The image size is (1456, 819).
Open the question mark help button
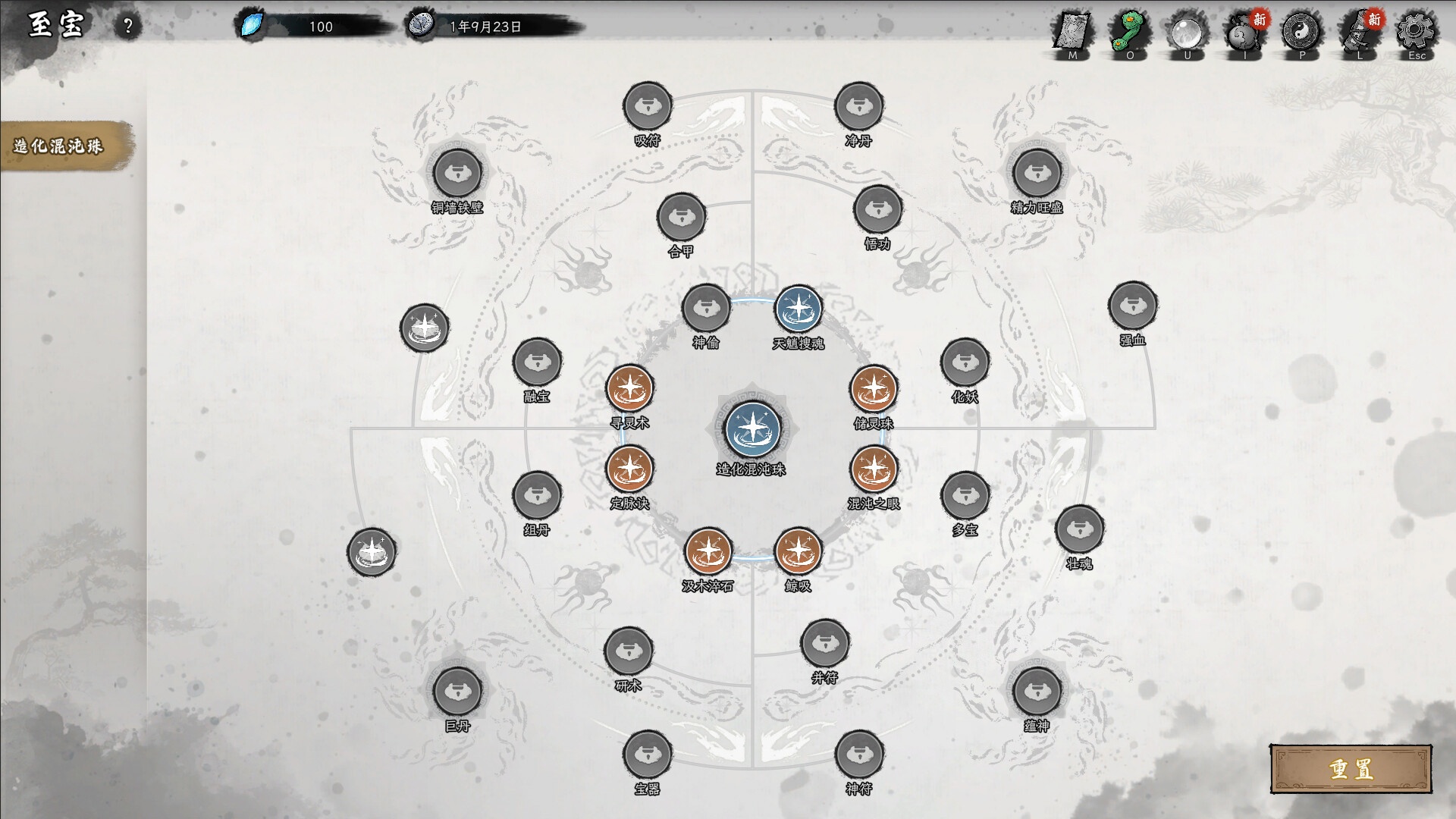[x=127, y=24]
